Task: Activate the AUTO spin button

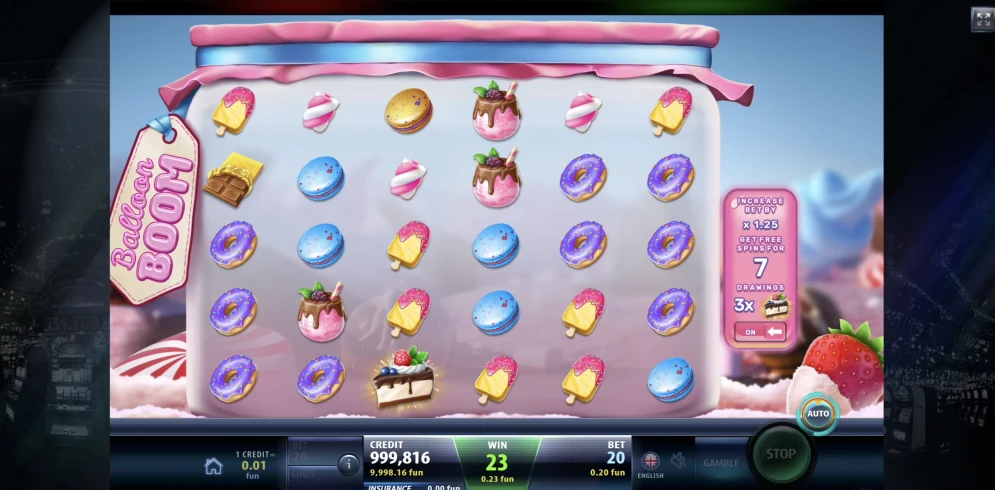Action: (818, 413)
